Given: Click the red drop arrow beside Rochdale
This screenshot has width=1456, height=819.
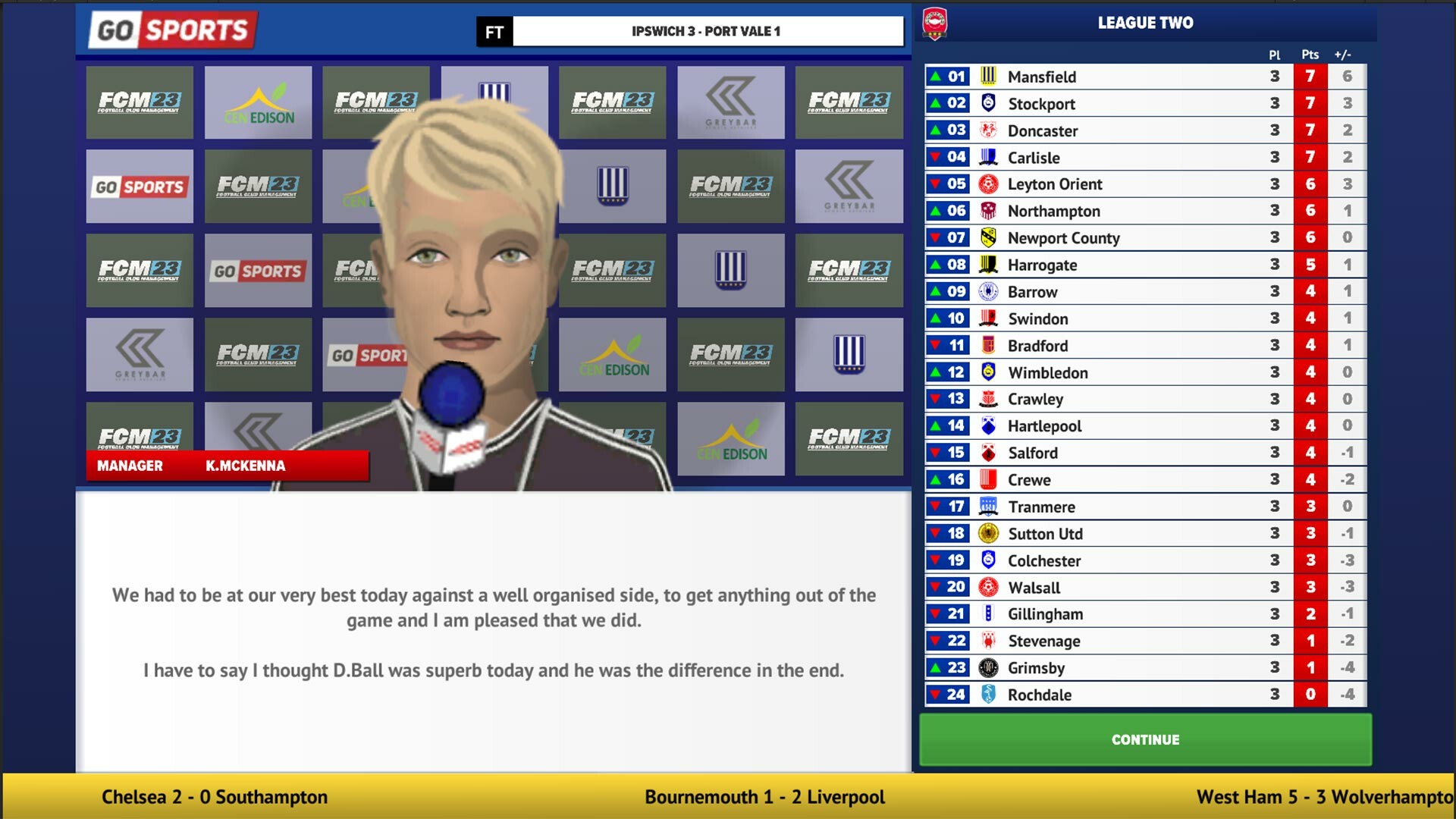Looking at the screenshot, I should [934, 695].
